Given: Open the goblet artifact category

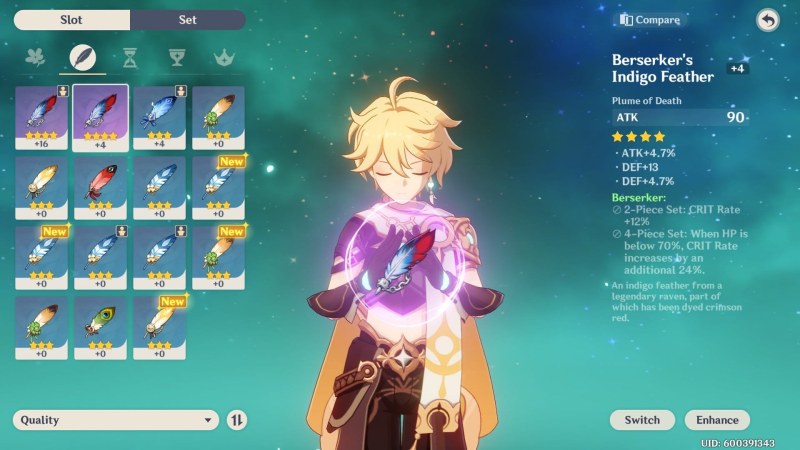Looking at the screenshot, I should click(x=177, y=57).
